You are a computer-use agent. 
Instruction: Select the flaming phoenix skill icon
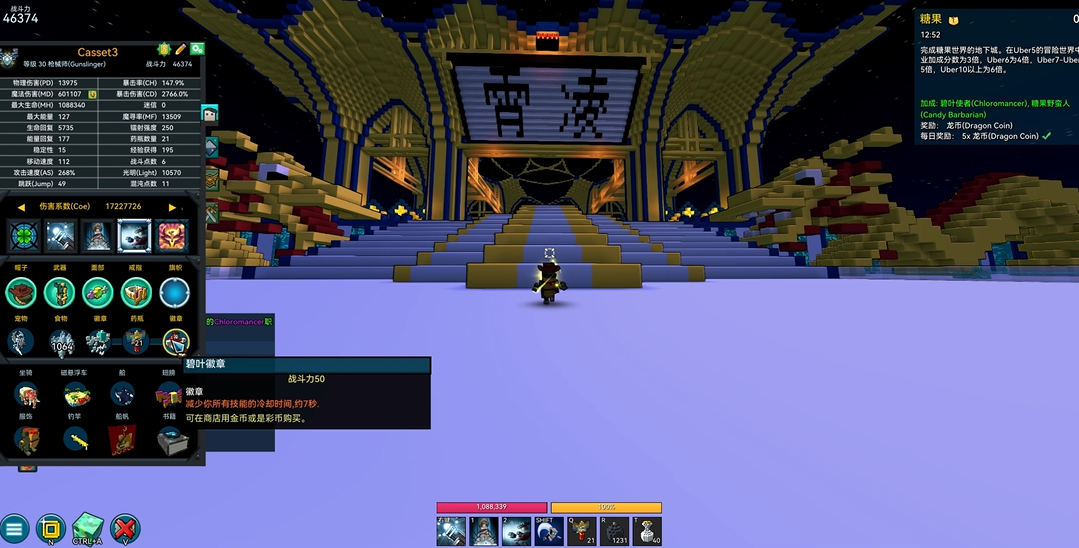[x=172, y=237]
